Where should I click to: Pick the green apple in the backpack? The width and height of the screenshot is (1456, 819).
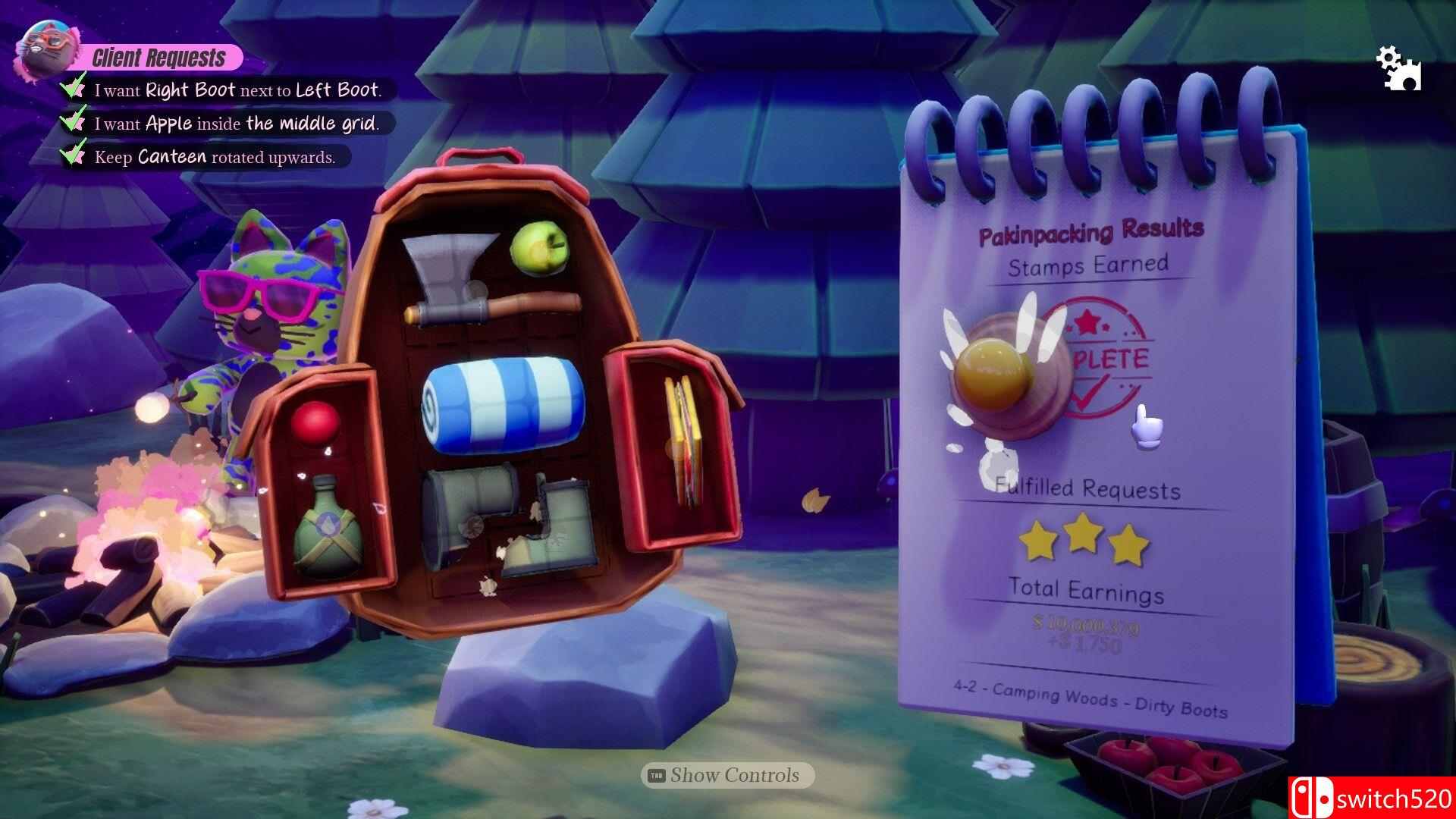538,248
